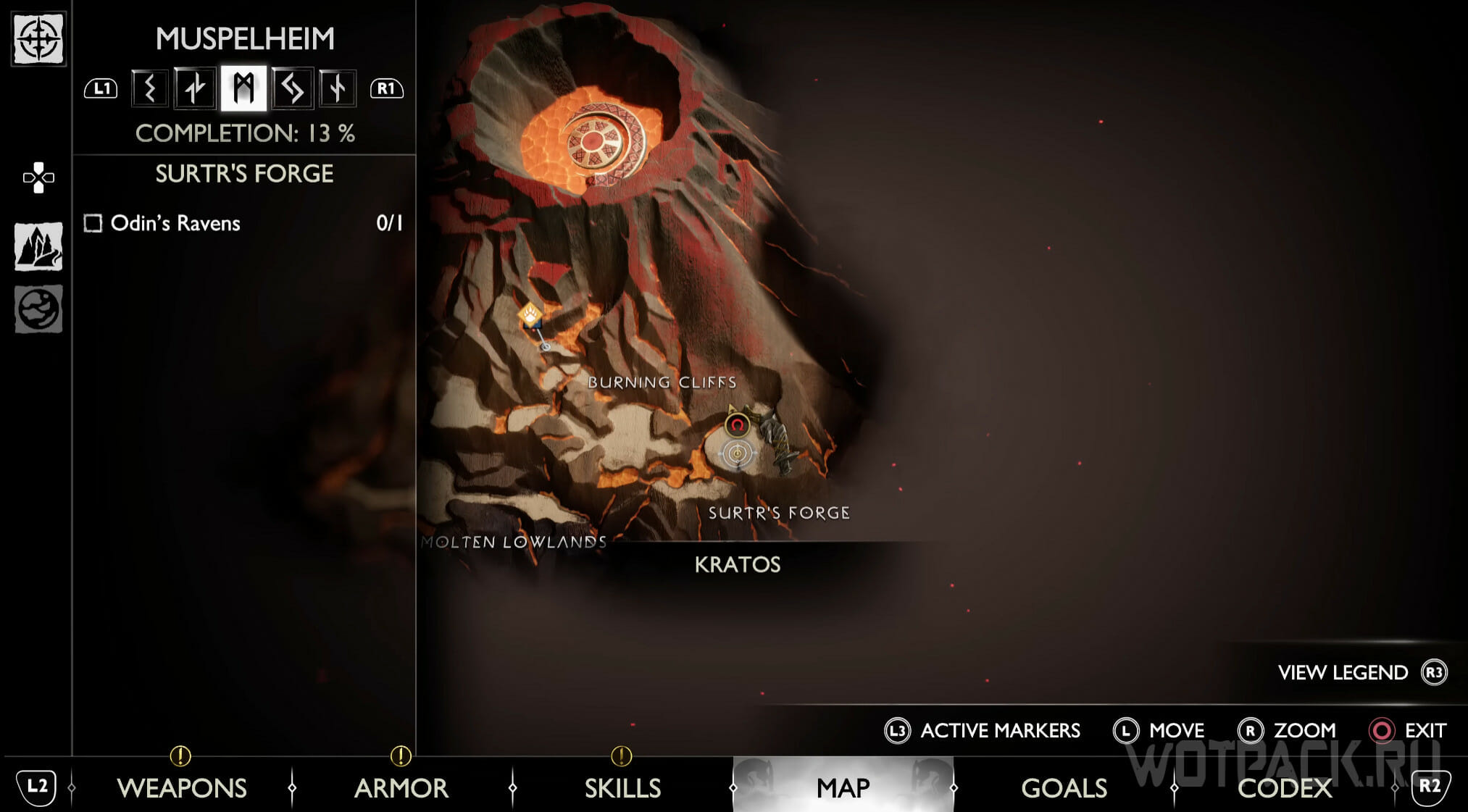Select the Surtr's Forge map label
The width and height of the screenshot is (1468, 812).
[779, 513]
